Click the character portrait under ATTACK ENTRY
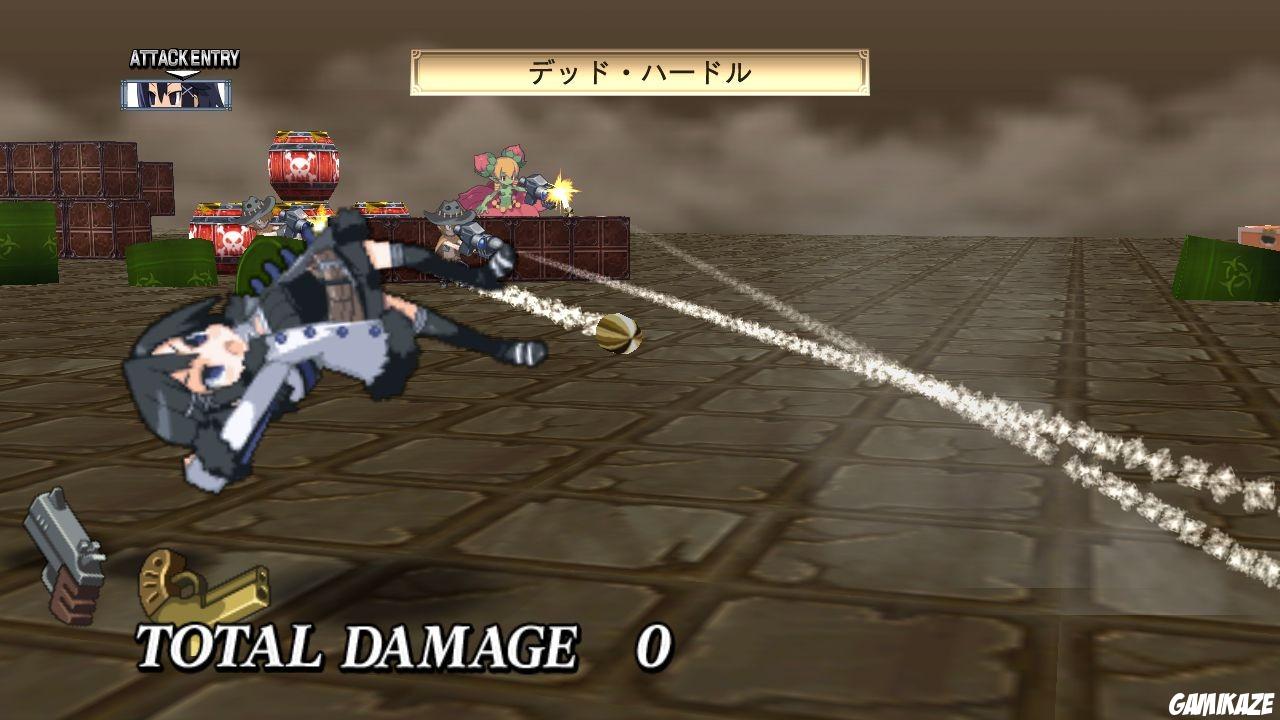The image size is (1280, 720). pos(176,95)
